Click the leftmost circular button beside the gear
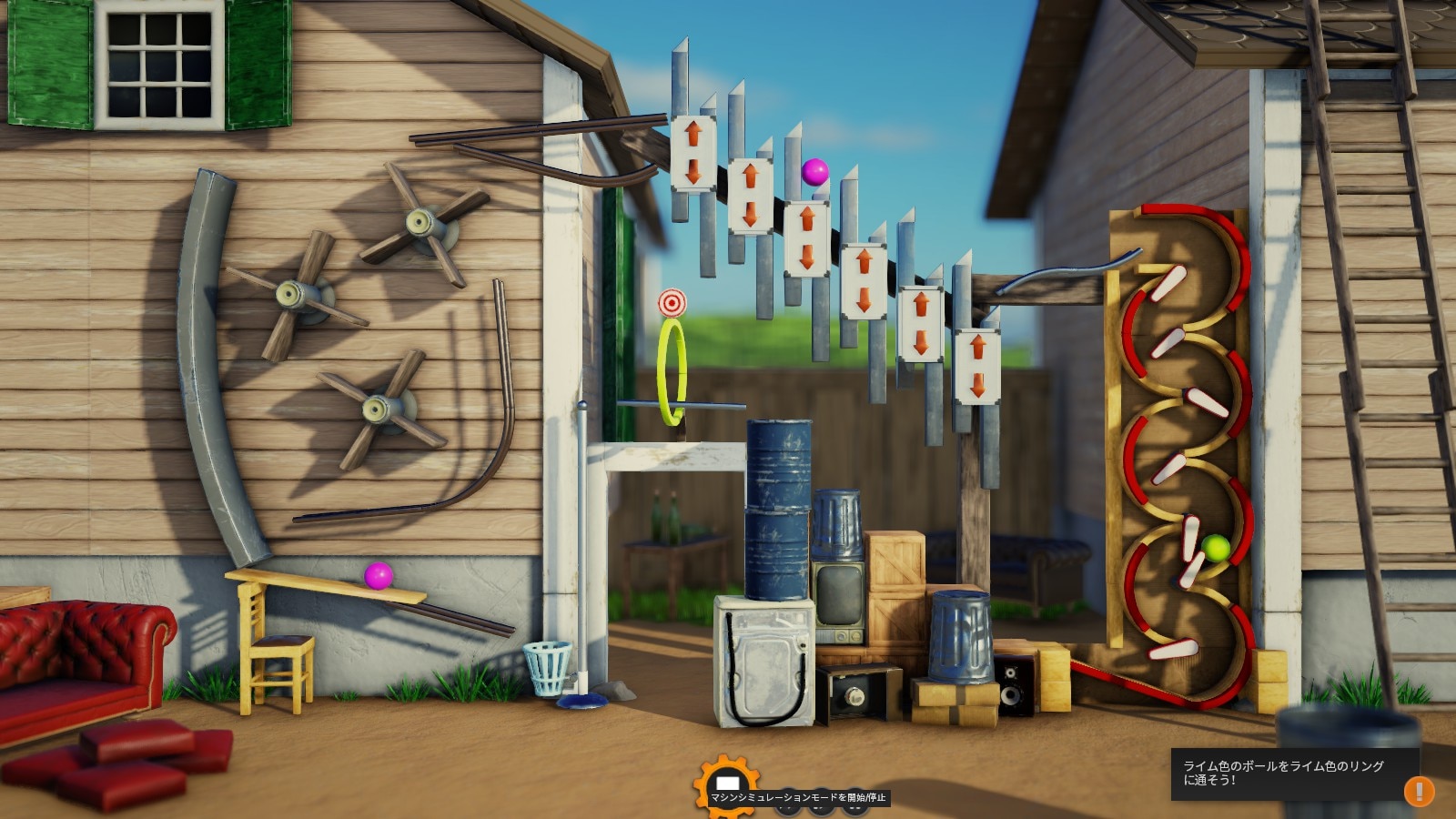 click(786, 804)
